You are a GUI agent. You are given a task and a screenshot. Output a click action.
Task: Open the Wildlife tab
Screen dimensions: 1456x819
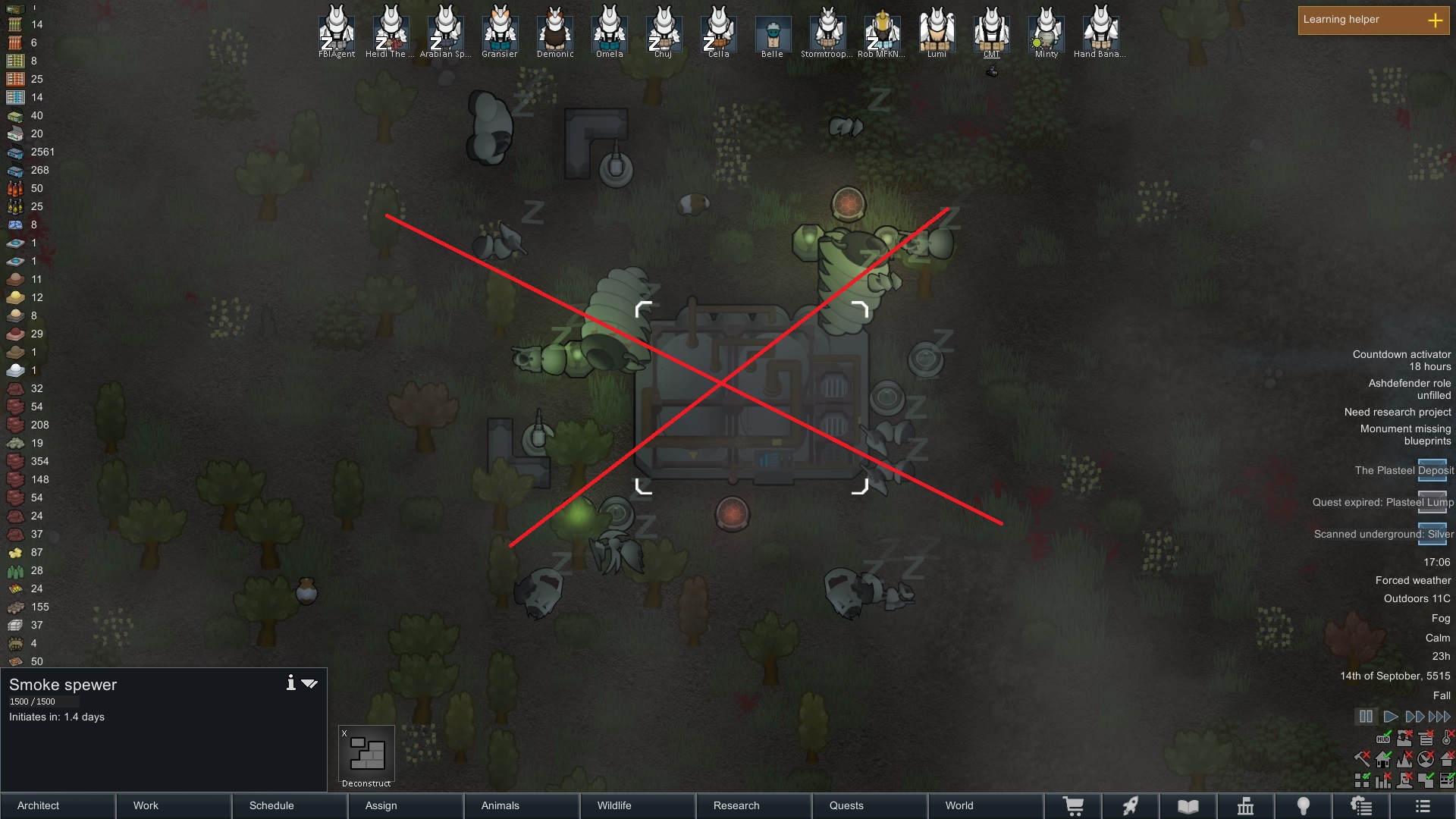[637, 805]
